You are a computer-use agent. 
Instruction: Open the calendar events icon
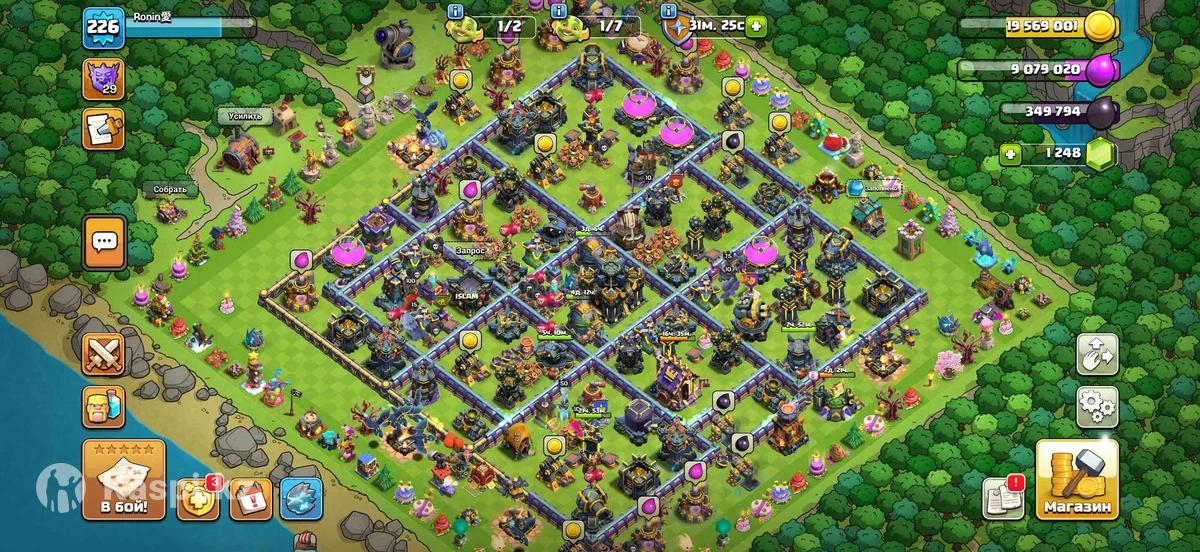click(x=250, y=499)
